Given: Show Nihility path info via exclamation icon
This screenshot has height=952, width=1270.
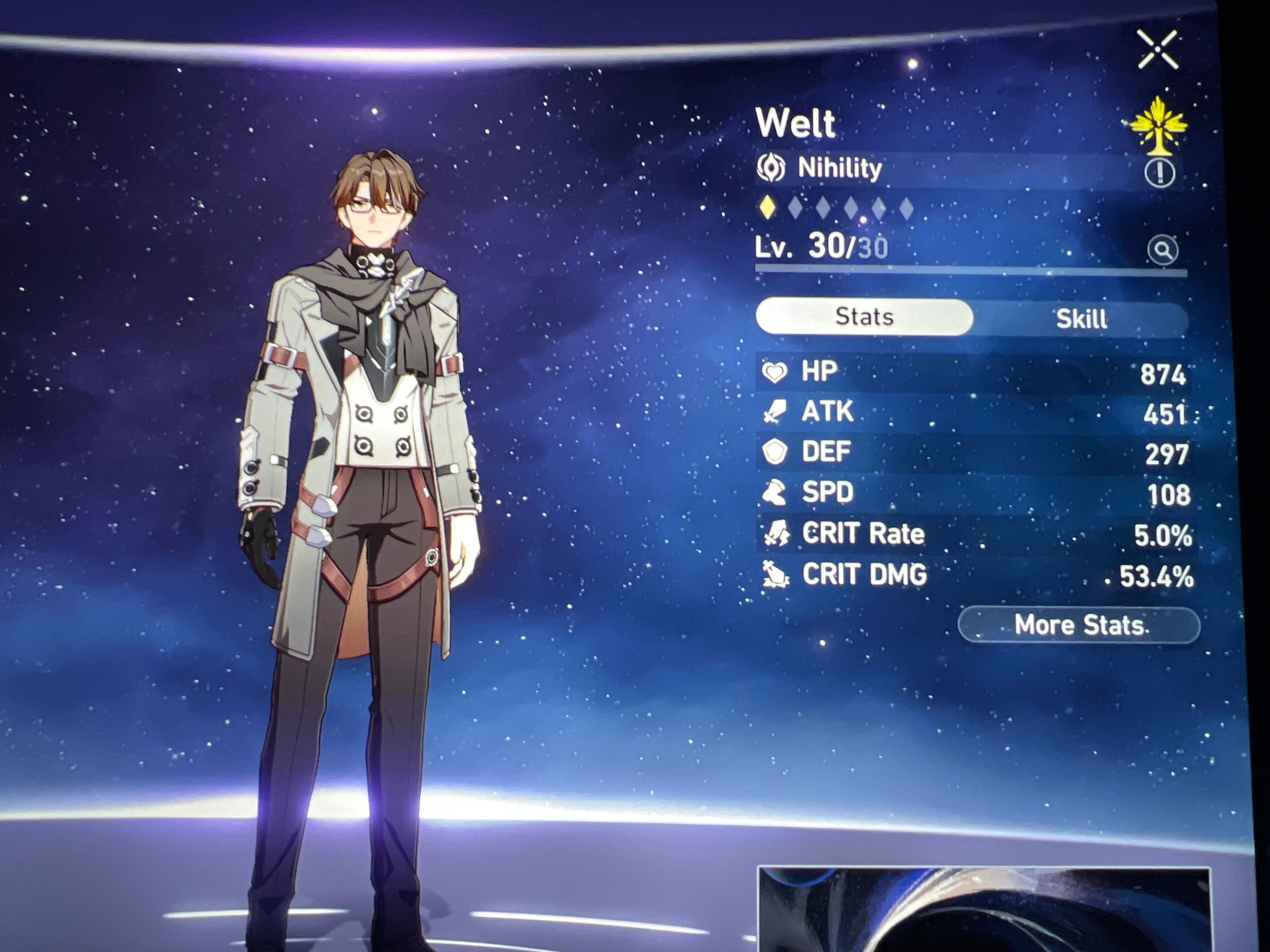Looking at the screenshot, I should click(x=1159, y=172).
